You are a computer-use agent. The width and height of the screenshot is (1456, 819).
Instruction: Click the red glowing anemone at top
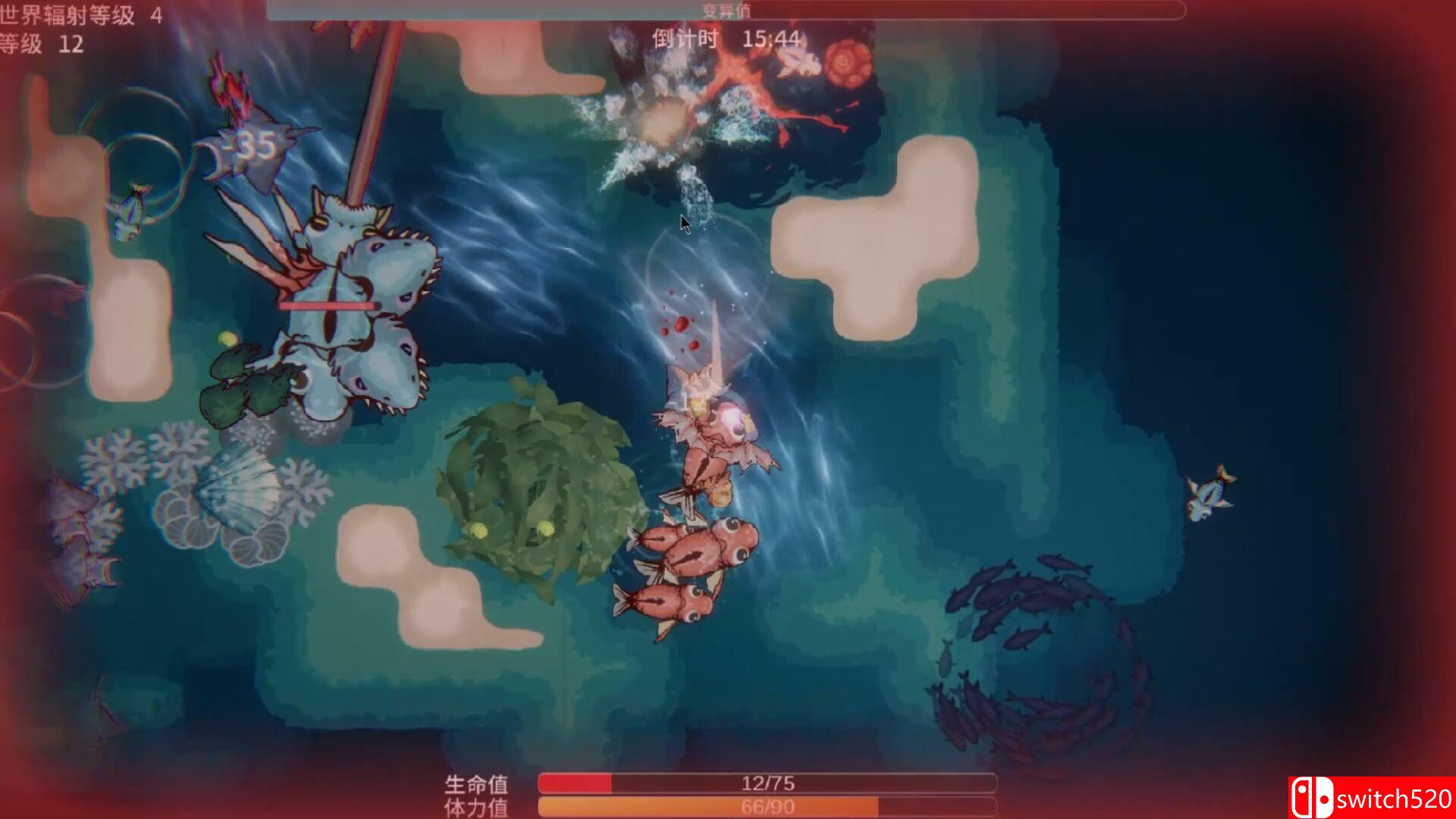pyautogui.click(x=842, y=64)
